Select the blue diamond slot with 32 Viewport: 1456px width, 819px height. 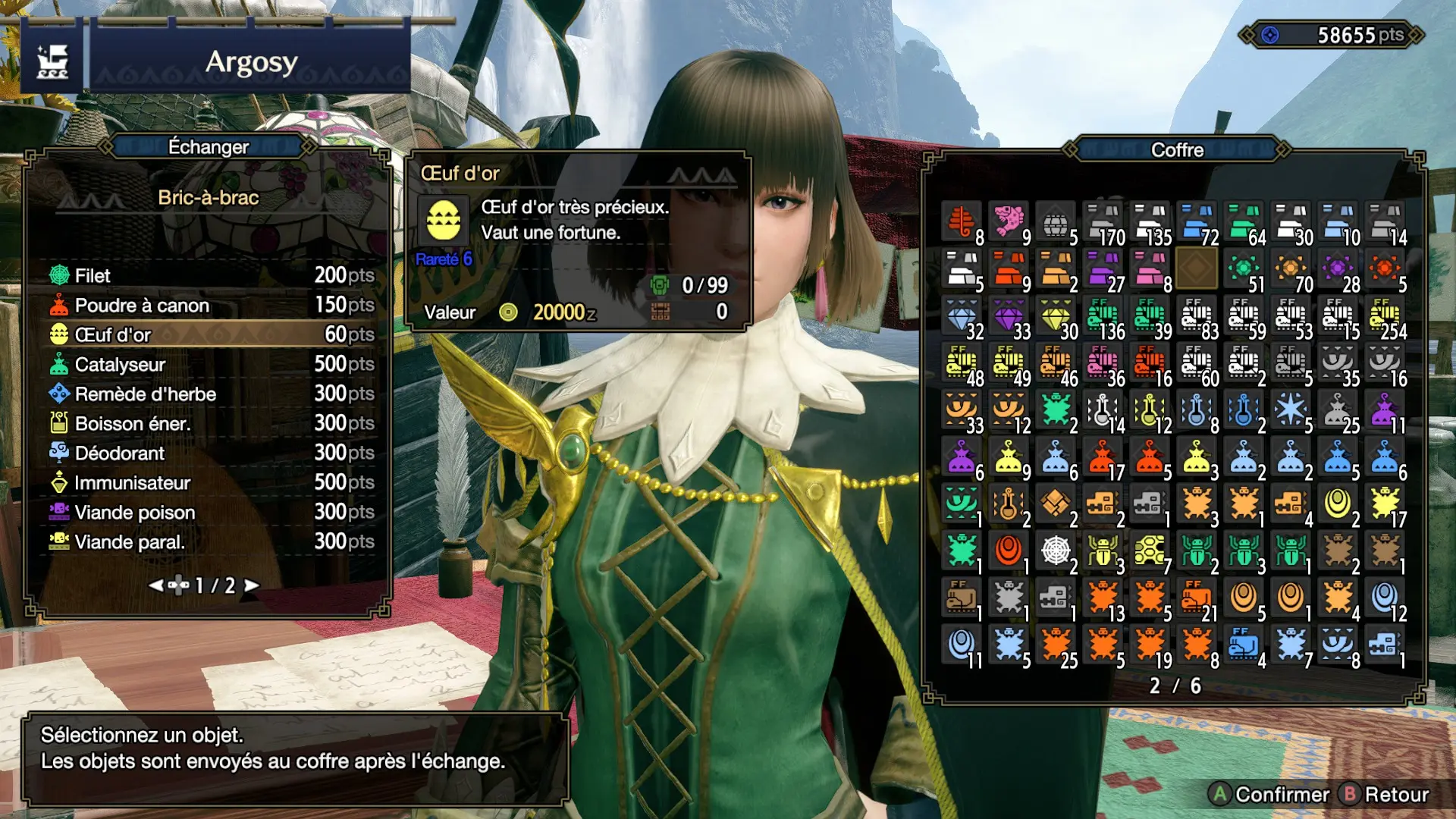click(962, 317)
